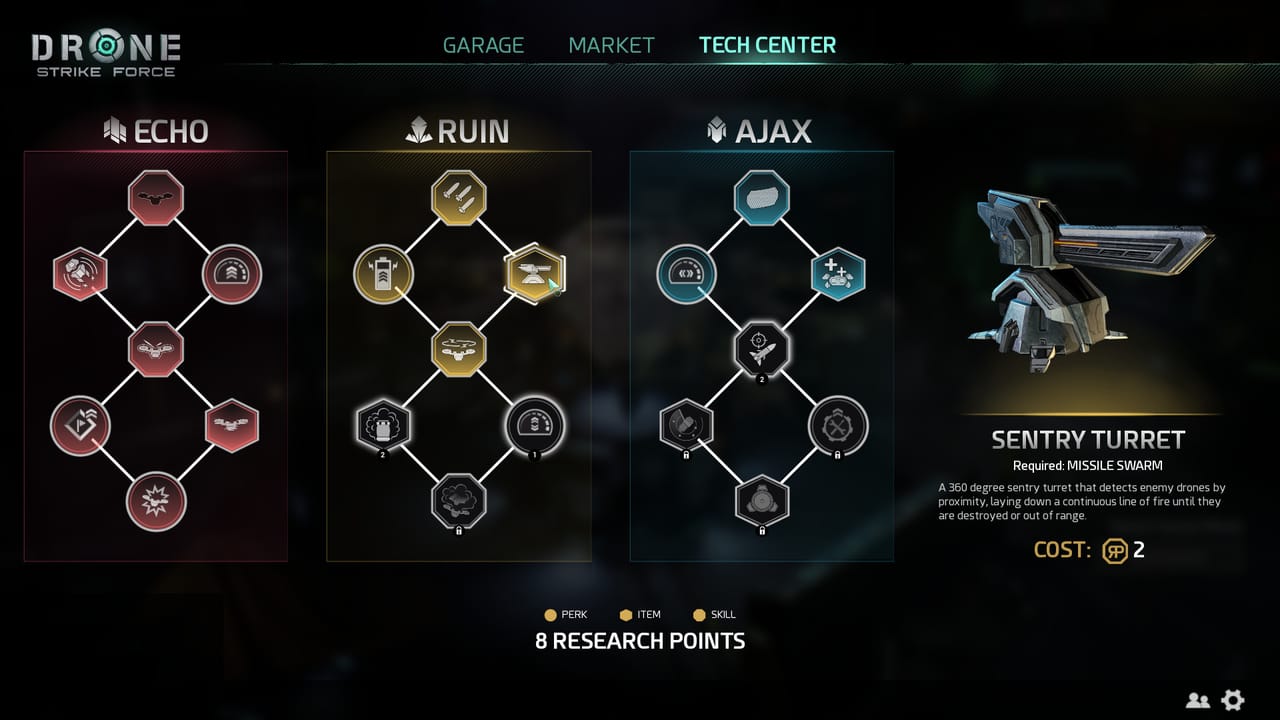Image resolution: width=1280 pixels, height=720 pixels.
Task: Click the missile targeting node in the Ajax tree
Action: (763, 349)
